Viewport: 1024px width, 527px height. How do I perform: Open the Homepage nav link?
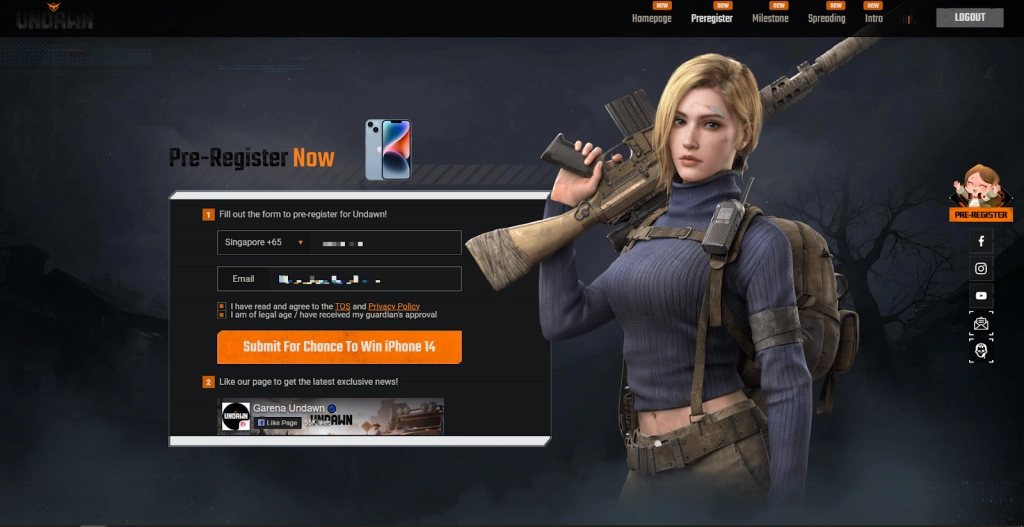pyautogui.click(x=651, y=18)
